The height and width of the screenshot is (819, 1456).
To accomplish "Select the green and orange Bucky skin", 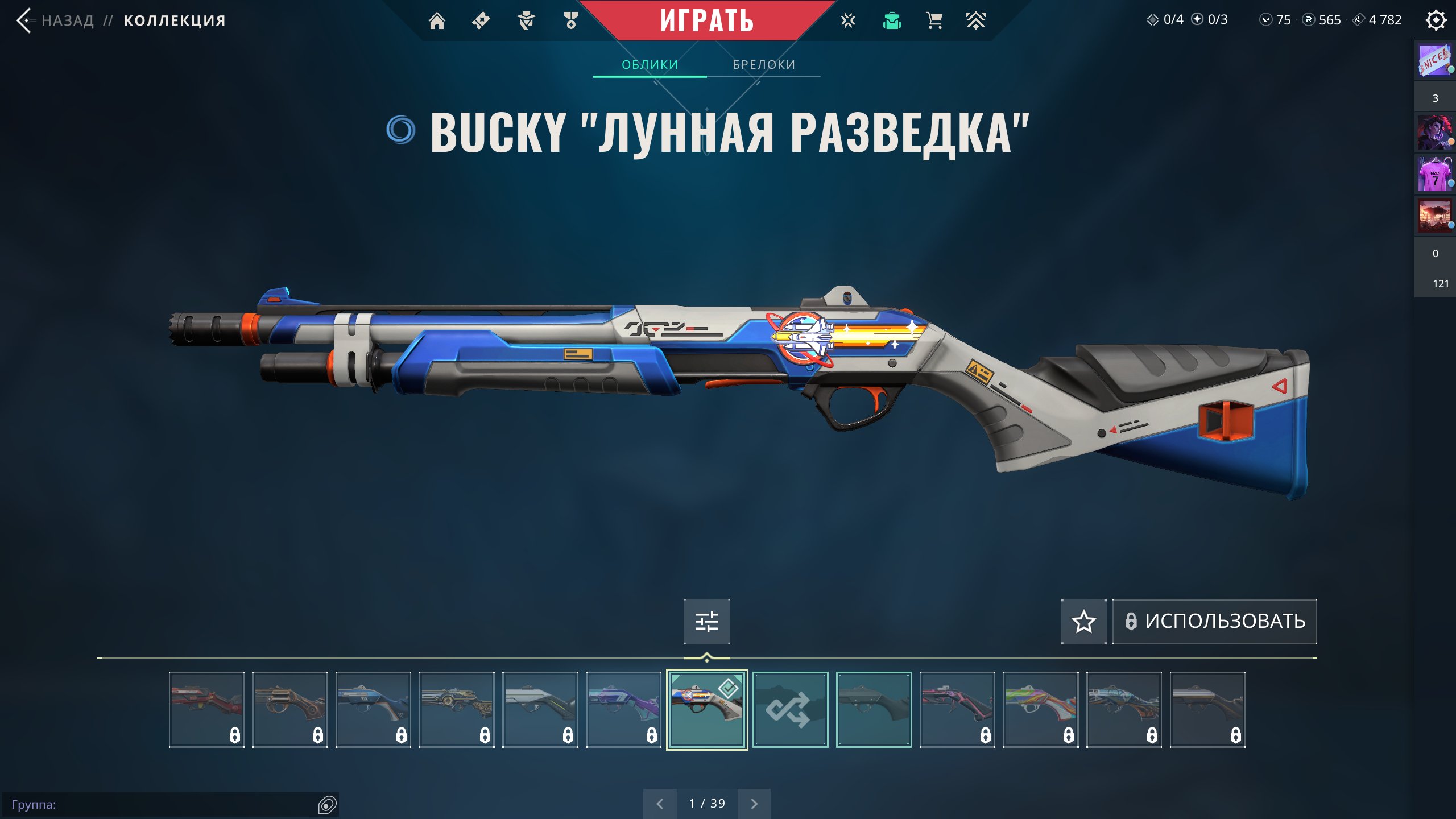I will tap(1040, 709).
